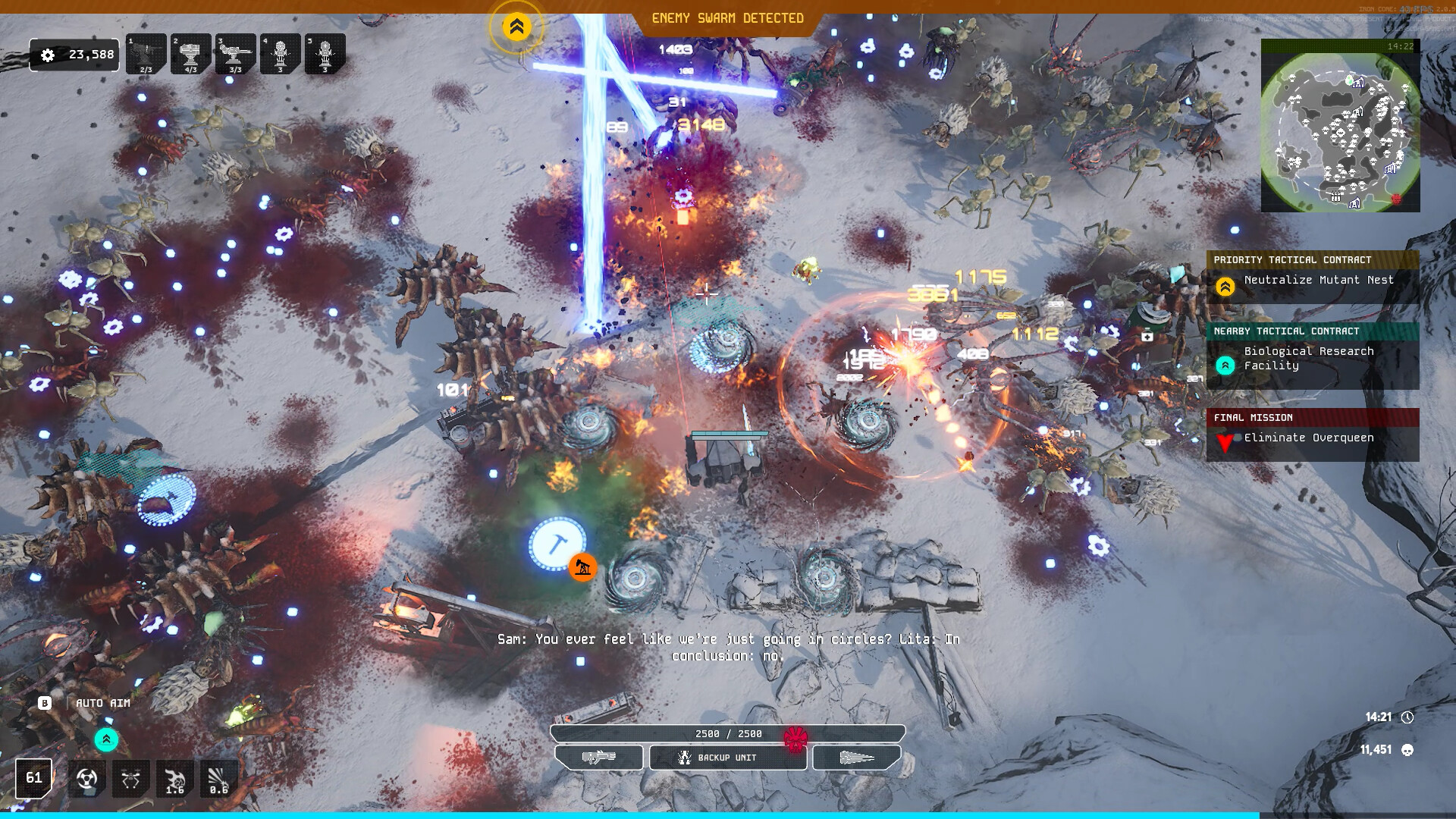The image size is (1456, 819).
Task: Pick the long-barrel cannon turret in slot 3
Action: click(x=235, y=54)
